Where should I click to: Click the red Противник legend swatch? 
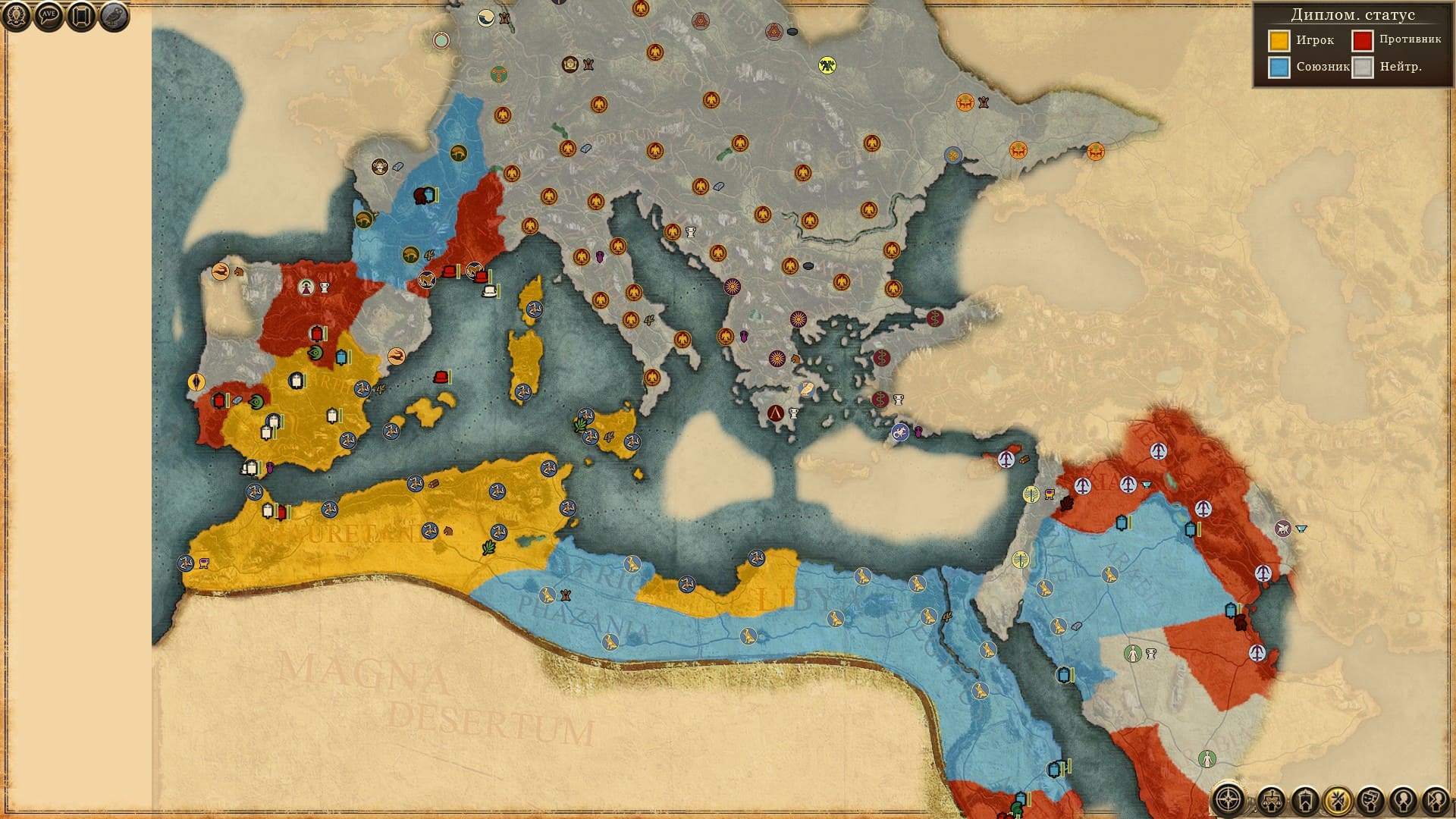(1363, 40)
